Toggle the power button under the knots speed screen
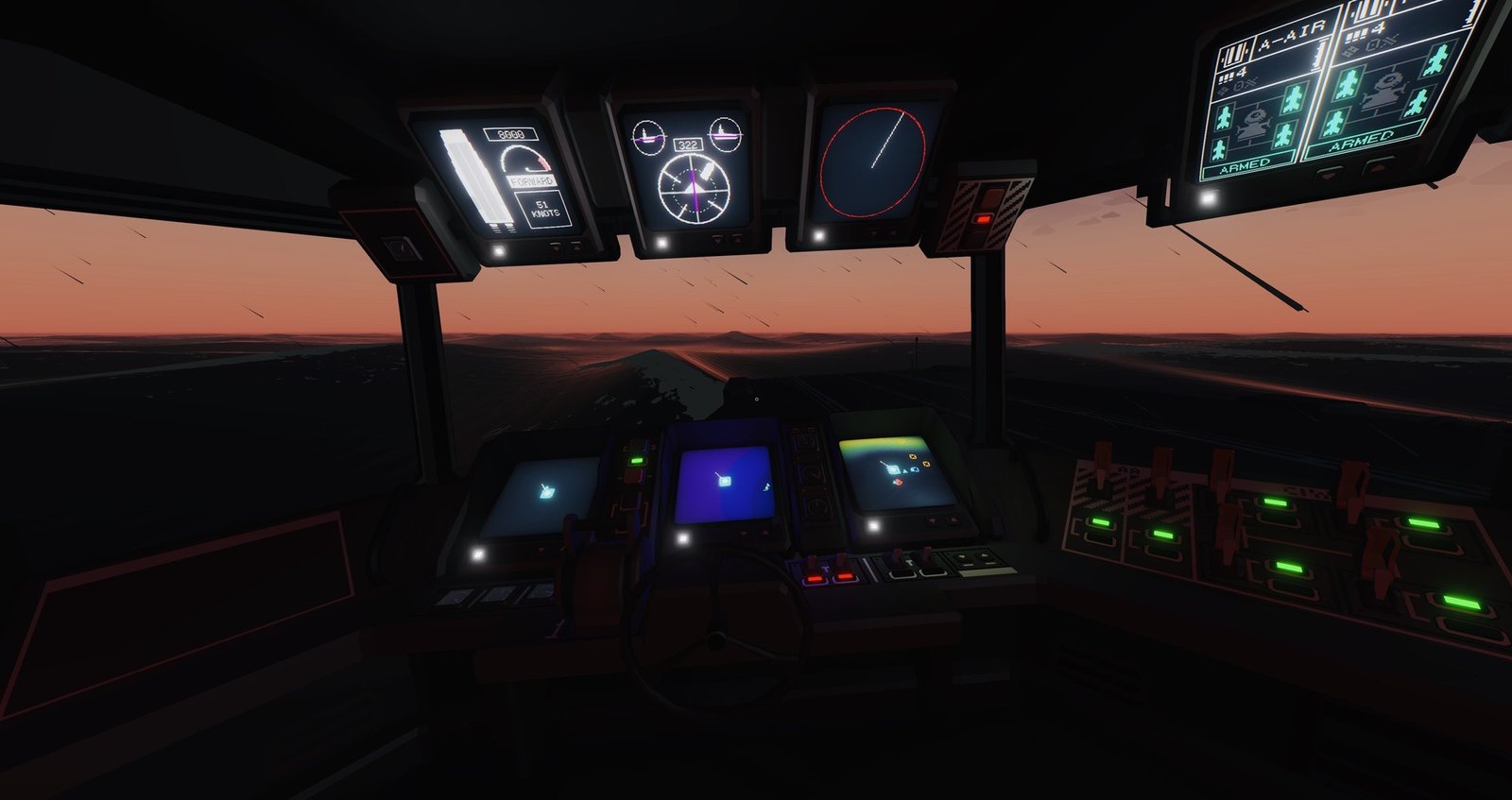This screenshot has width=1512, height=800. tap(498, 251)
